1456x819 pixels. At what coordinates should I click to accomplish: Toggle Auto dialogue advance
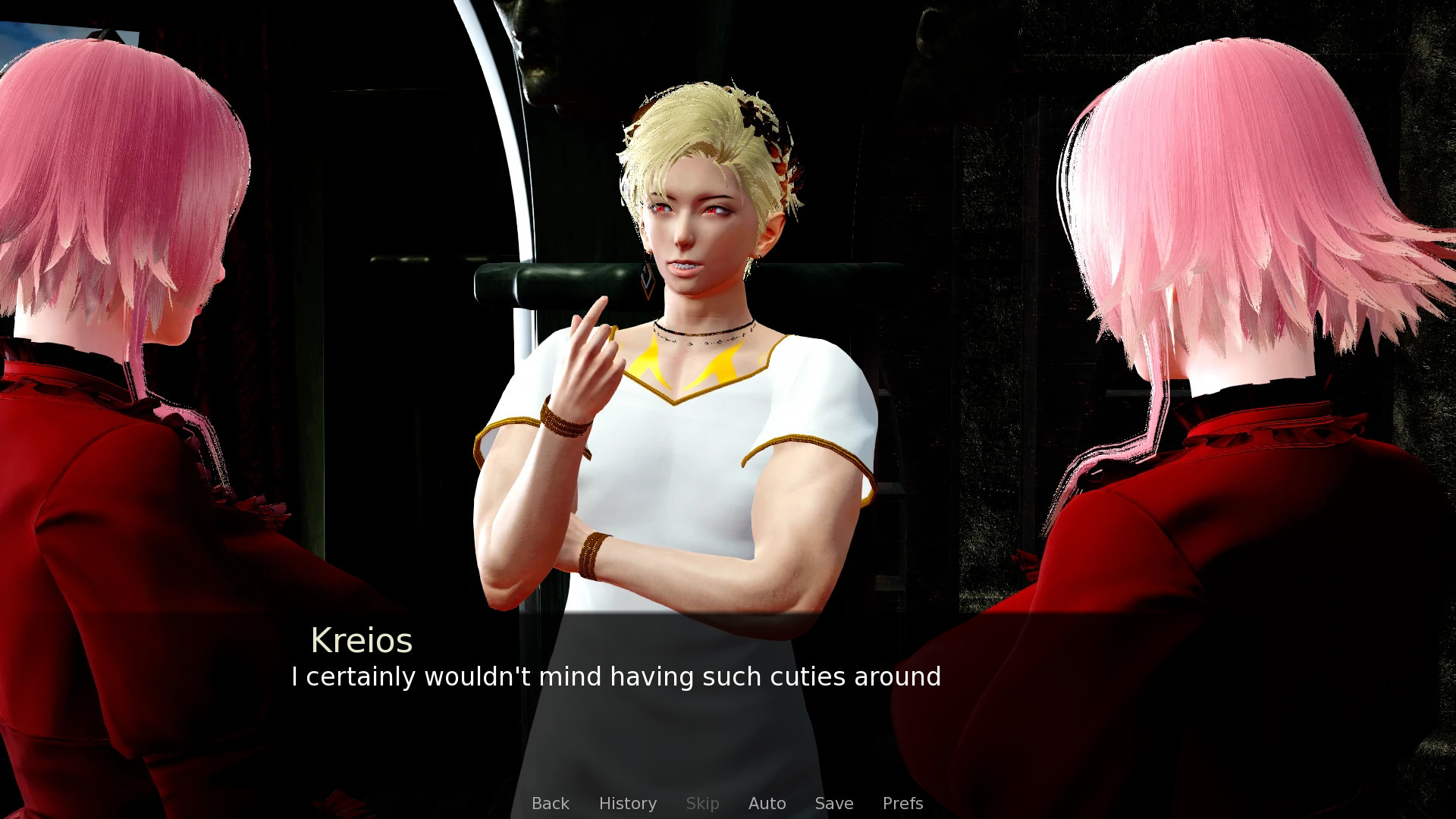coord(767,803)
